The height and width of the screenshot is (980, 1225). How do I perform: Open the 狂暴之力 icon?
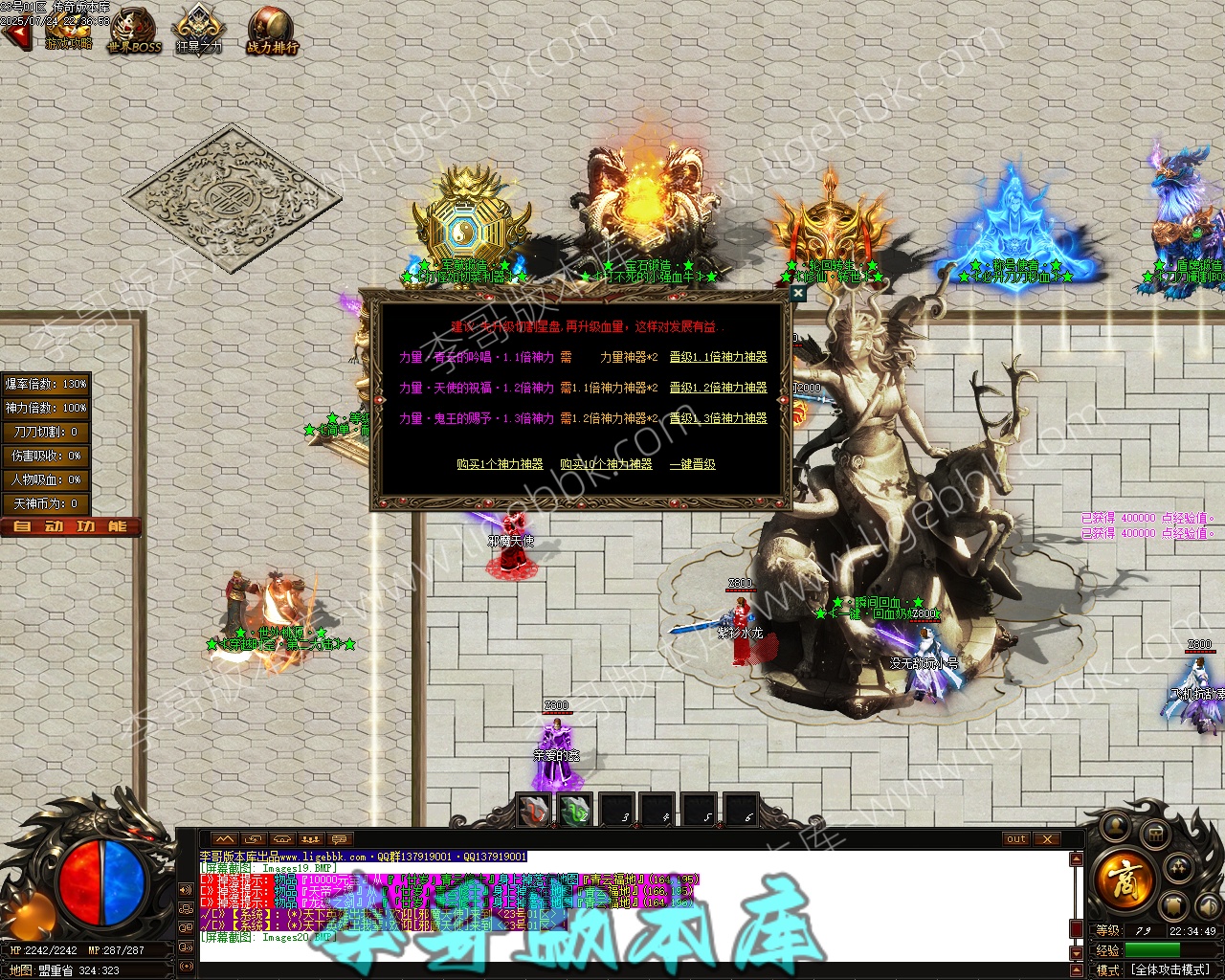click(198, 30)
